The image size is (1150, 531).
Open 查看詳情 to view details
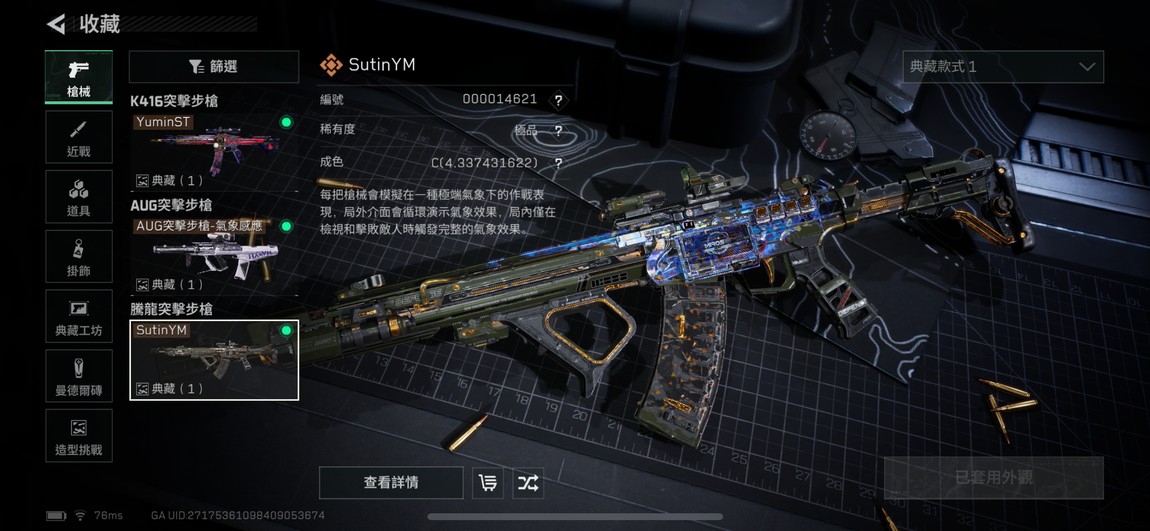[391, 483]
